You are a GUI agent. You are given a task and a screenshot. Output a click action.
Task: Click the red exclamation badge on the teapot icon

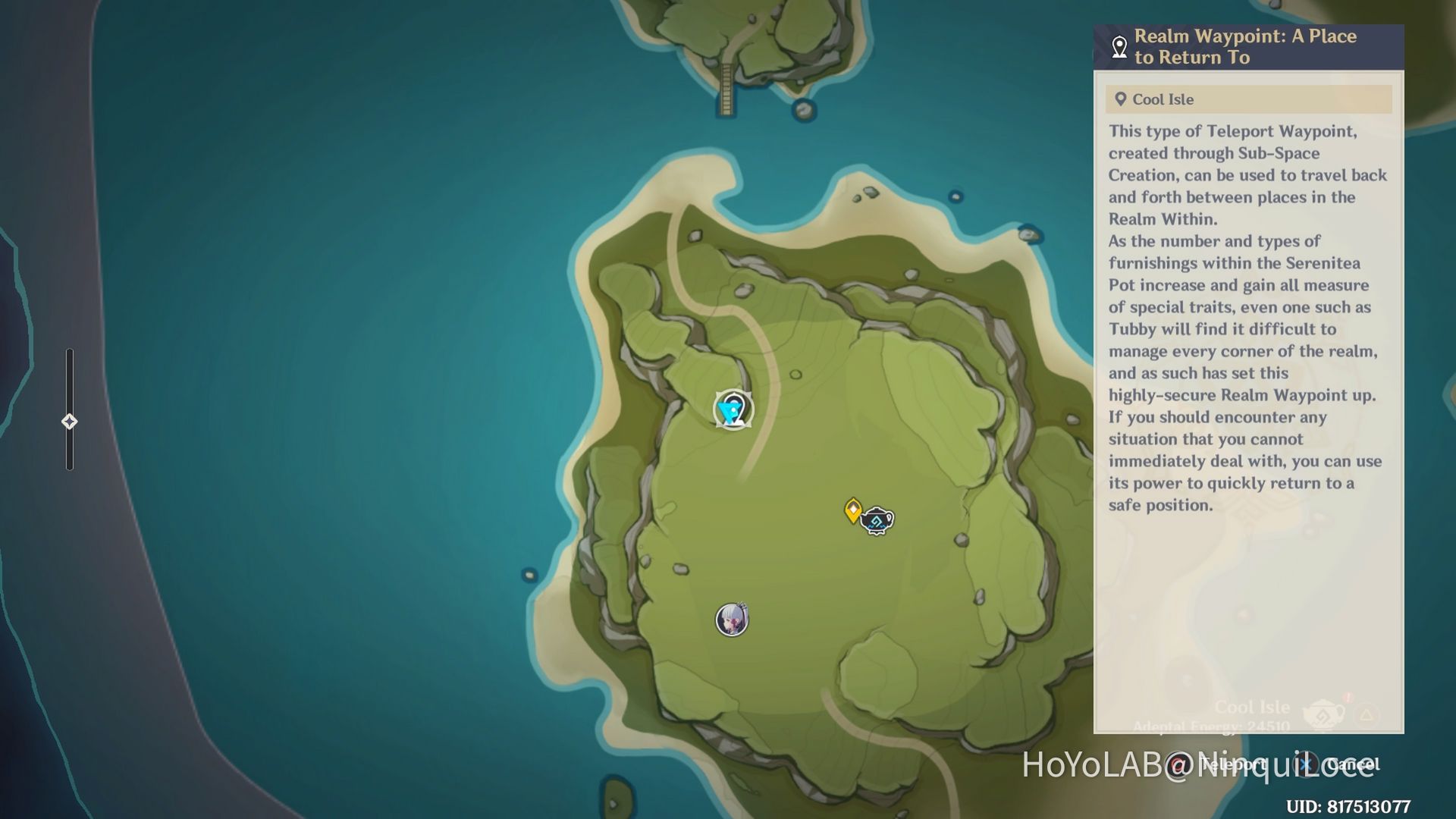click(x=1347, y=699)
